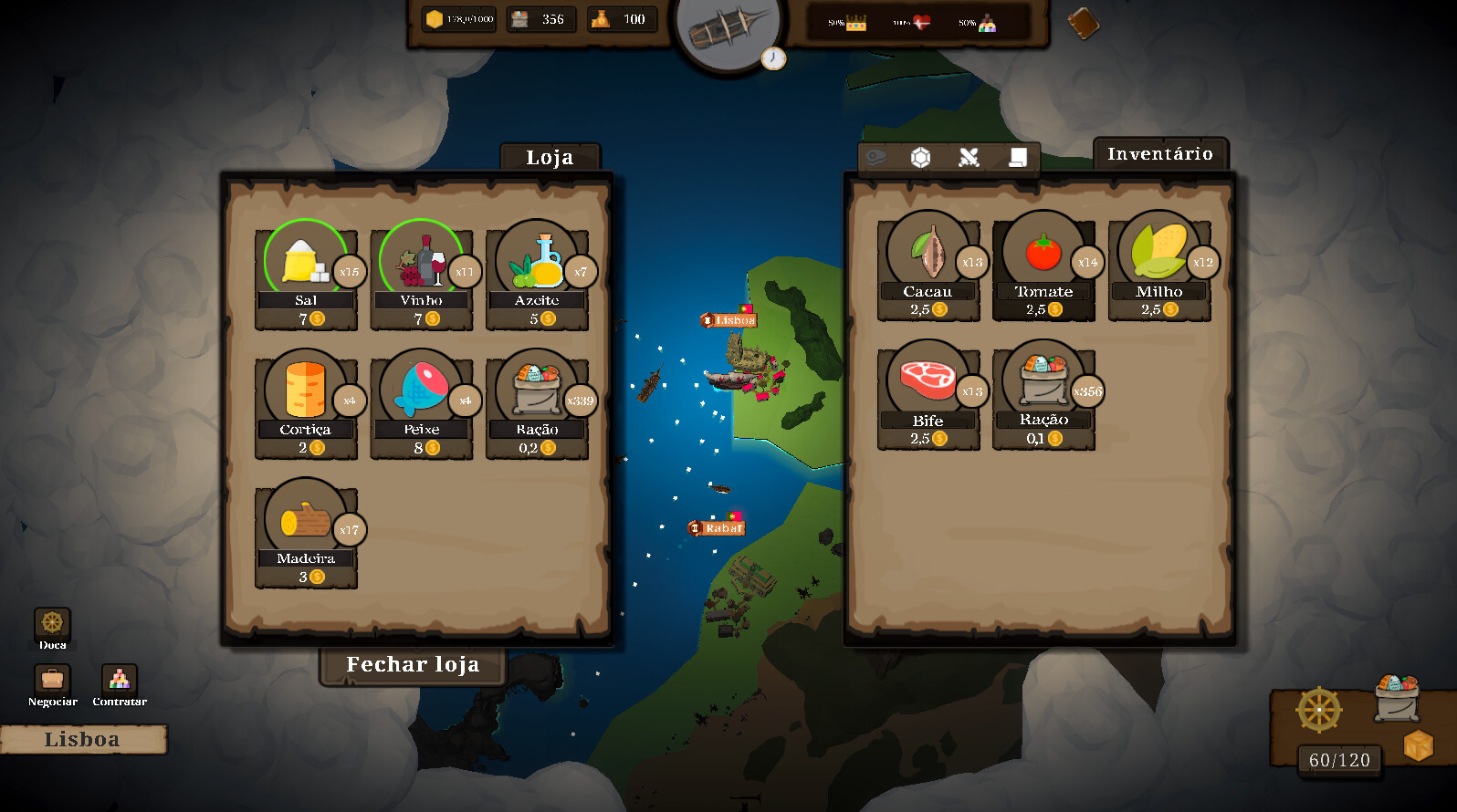The image size is (1457, 812).
Task: Choose the Peixe shop item
Action: pos(421,392)
